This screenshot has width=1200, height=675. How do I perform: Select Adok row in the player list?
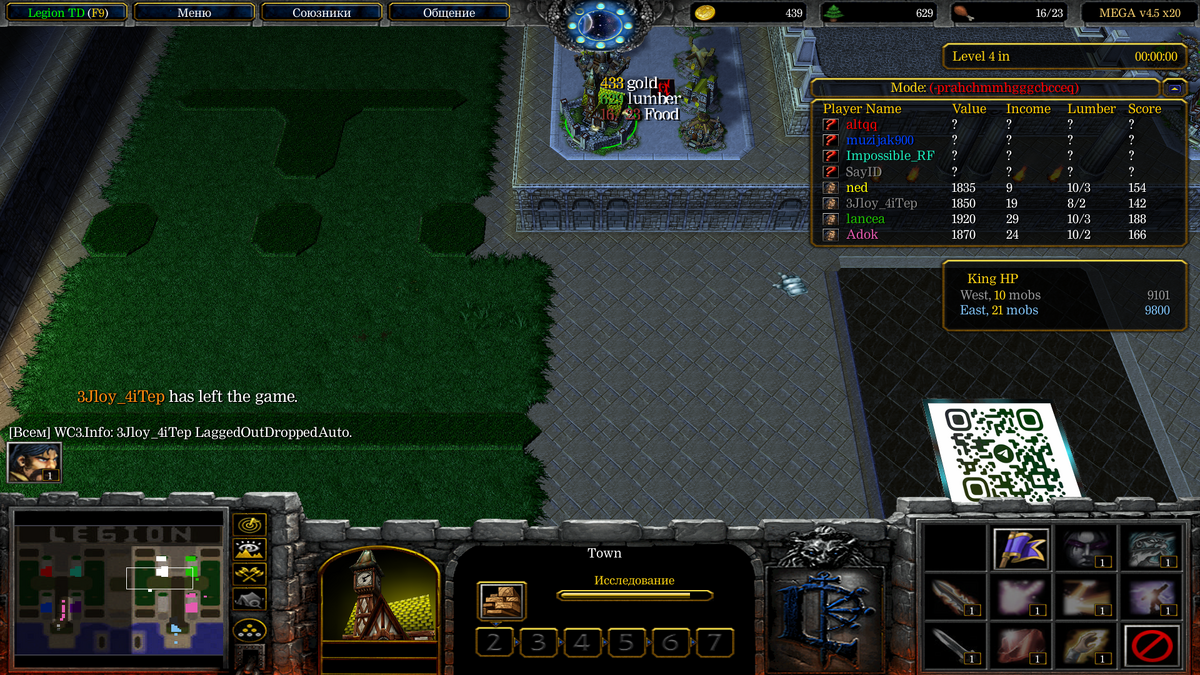click(862, 235)
